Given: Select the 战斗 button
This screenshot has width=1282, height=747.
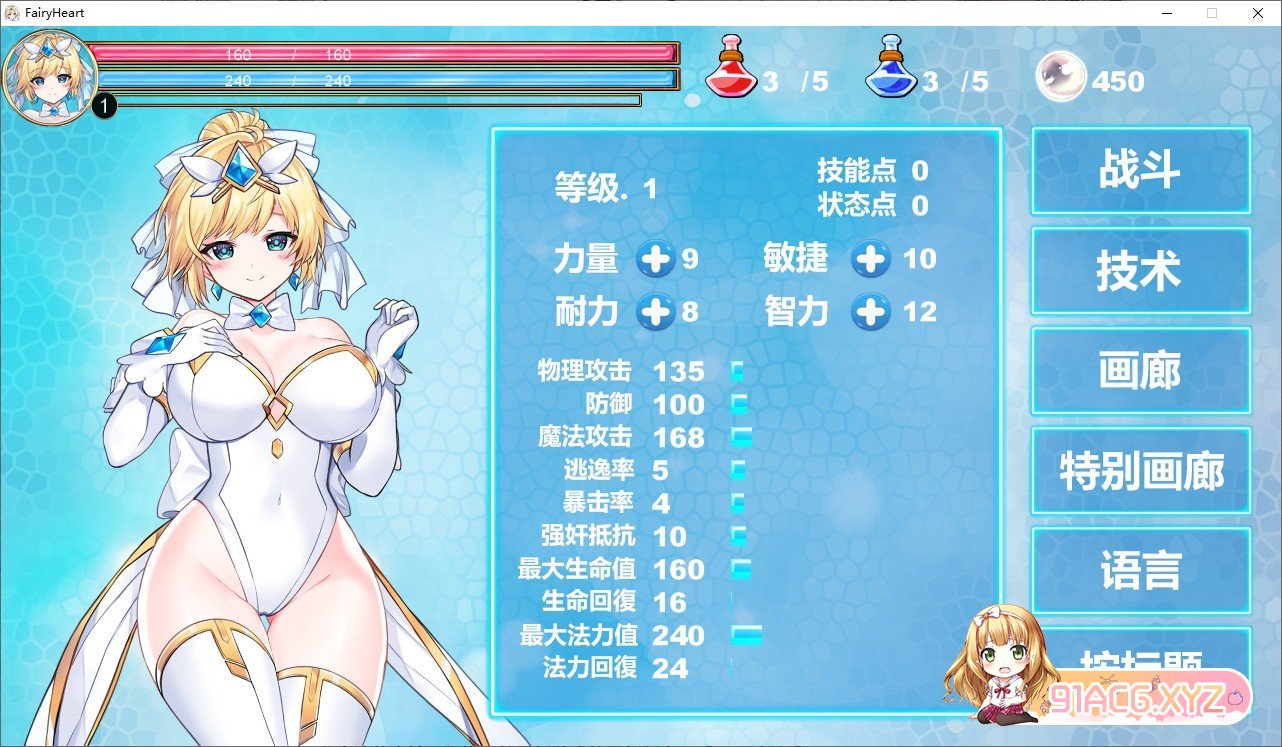Looking at the screenshot, I should 1140,170.
